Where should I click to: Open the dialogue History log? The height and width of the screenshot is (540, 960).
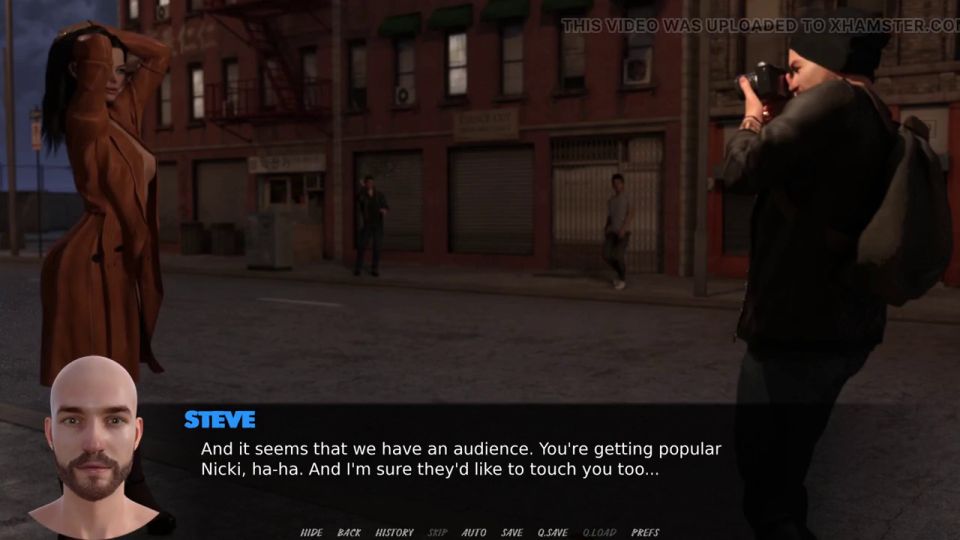tap(394, 533)
